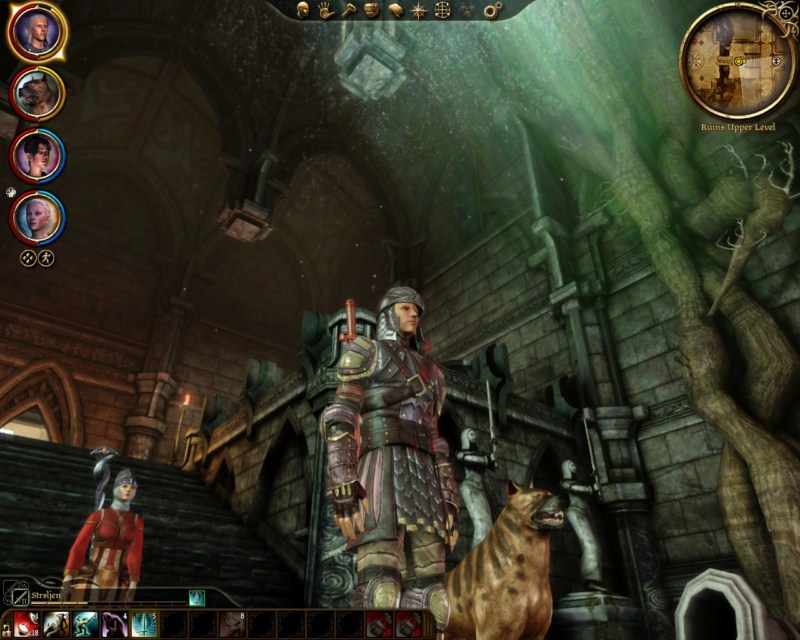Click the select all party button
Image resolution: width=800 pixels, height=640 pixels.
coord(28,257)
